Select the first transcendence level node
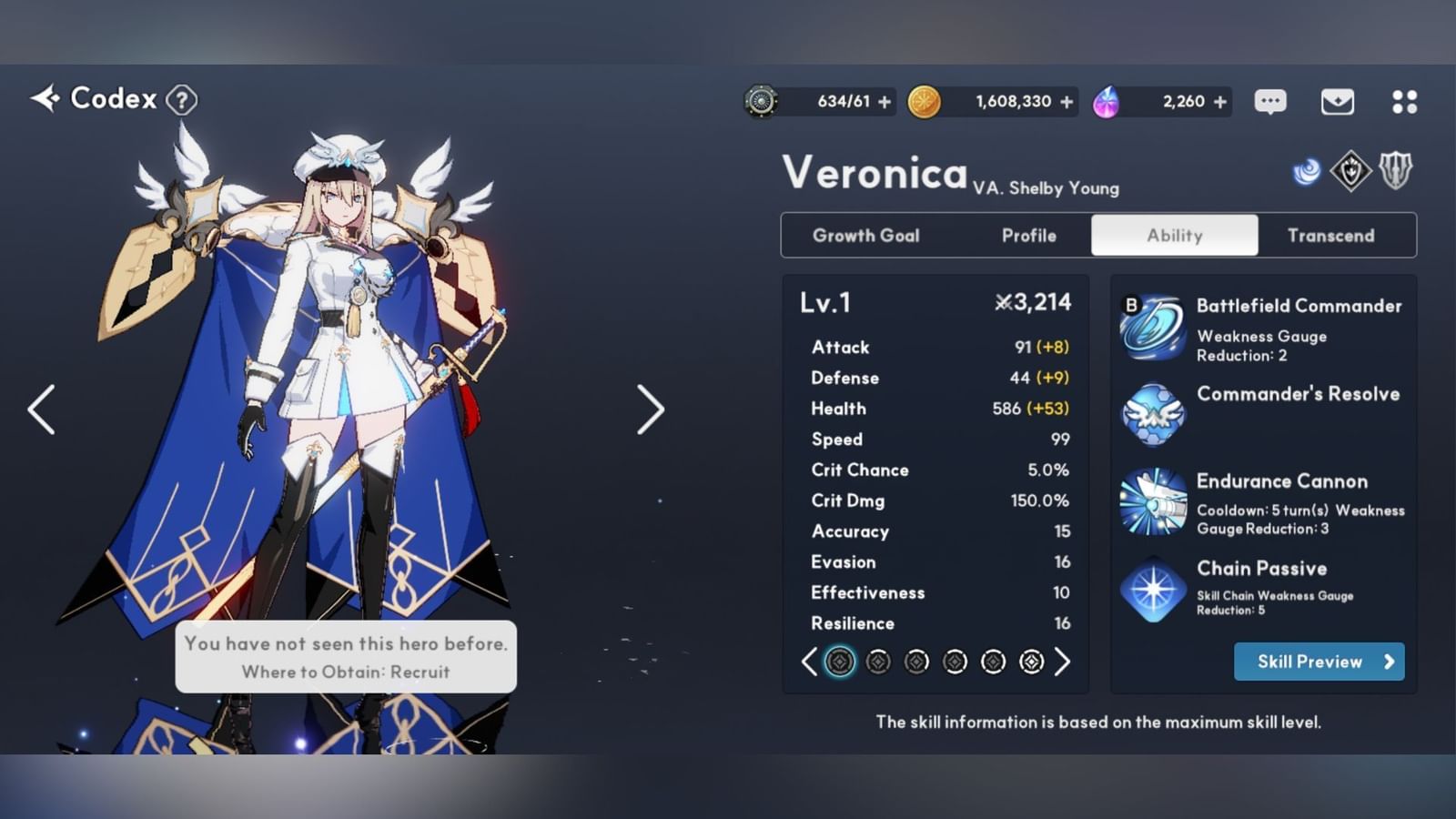 click(839, 662)
